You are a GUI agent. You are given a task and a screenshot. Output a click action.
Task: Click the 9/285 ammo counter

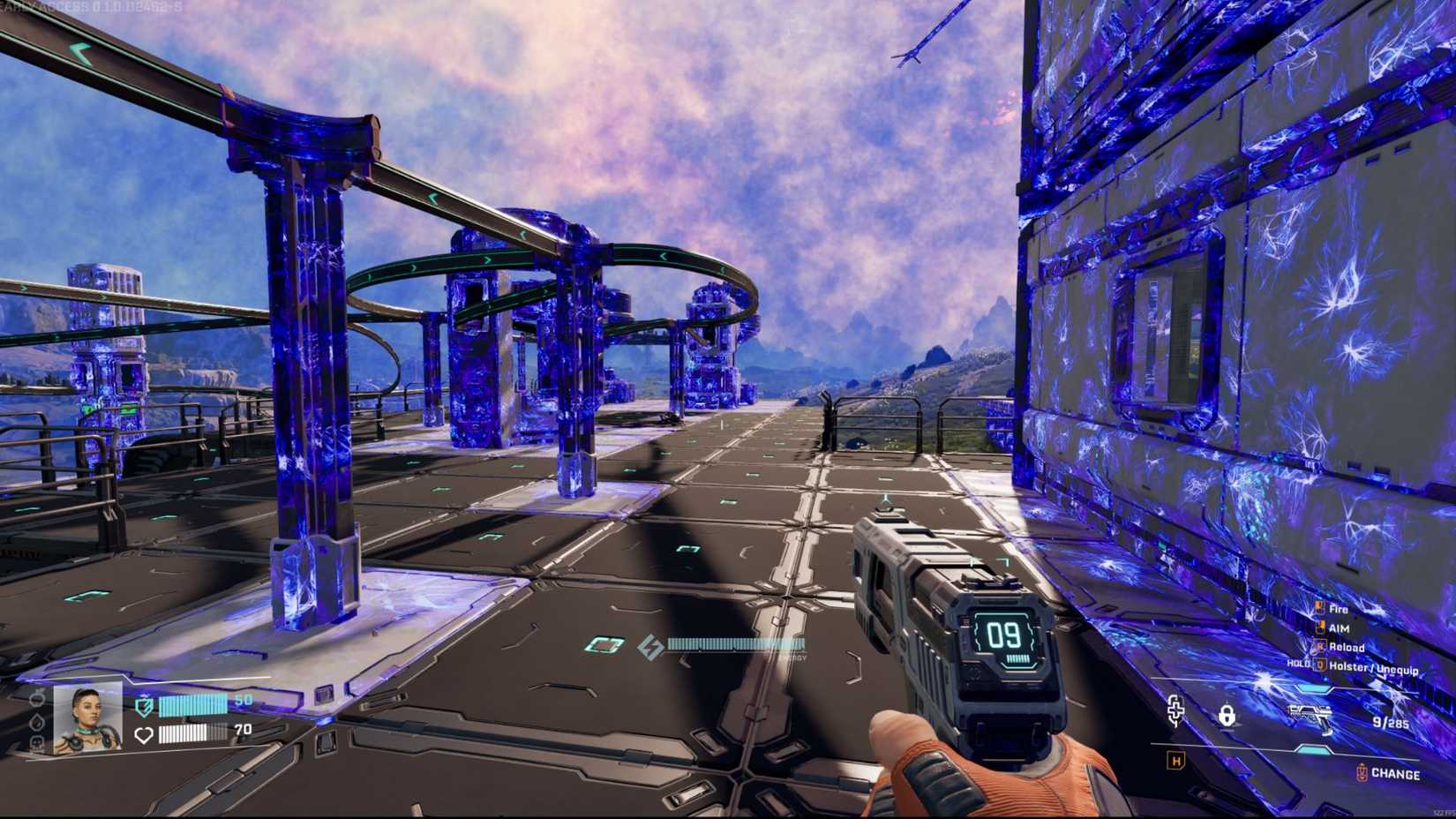(1391, 722)
